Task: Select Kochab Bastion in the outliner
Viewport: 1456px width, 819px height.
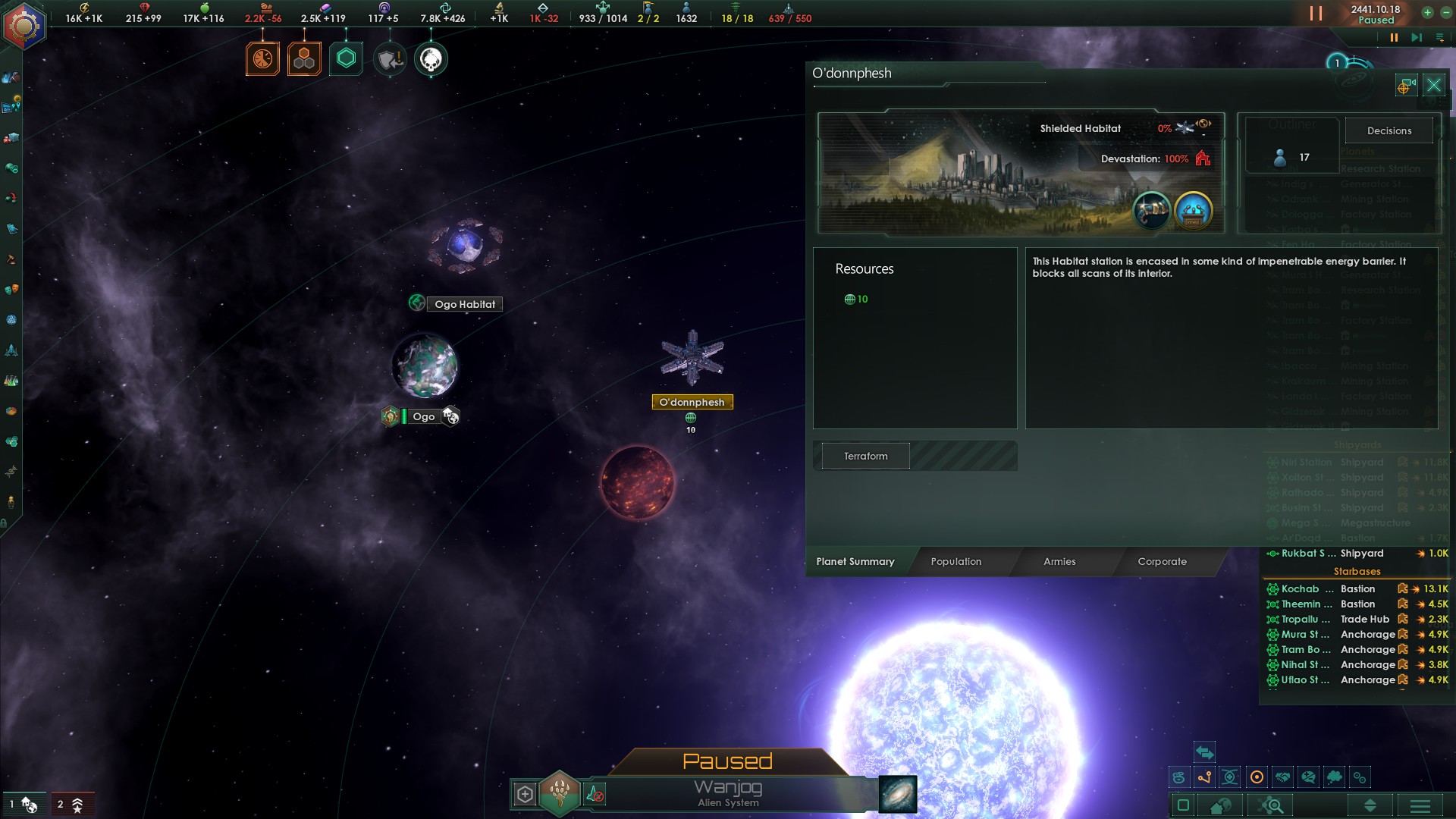Action: tap(1327, 589)
